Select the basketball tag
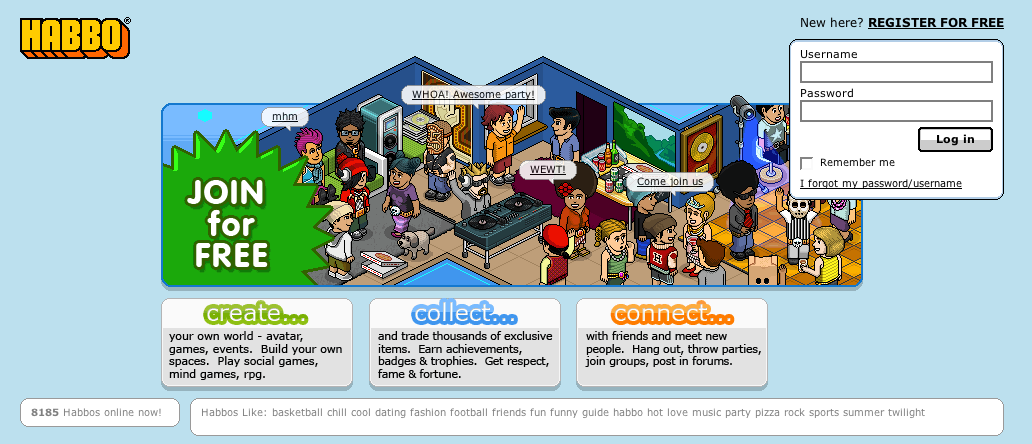Image resolution: width=1032 pixels, height=444 pixels. (x=297, y=413)
